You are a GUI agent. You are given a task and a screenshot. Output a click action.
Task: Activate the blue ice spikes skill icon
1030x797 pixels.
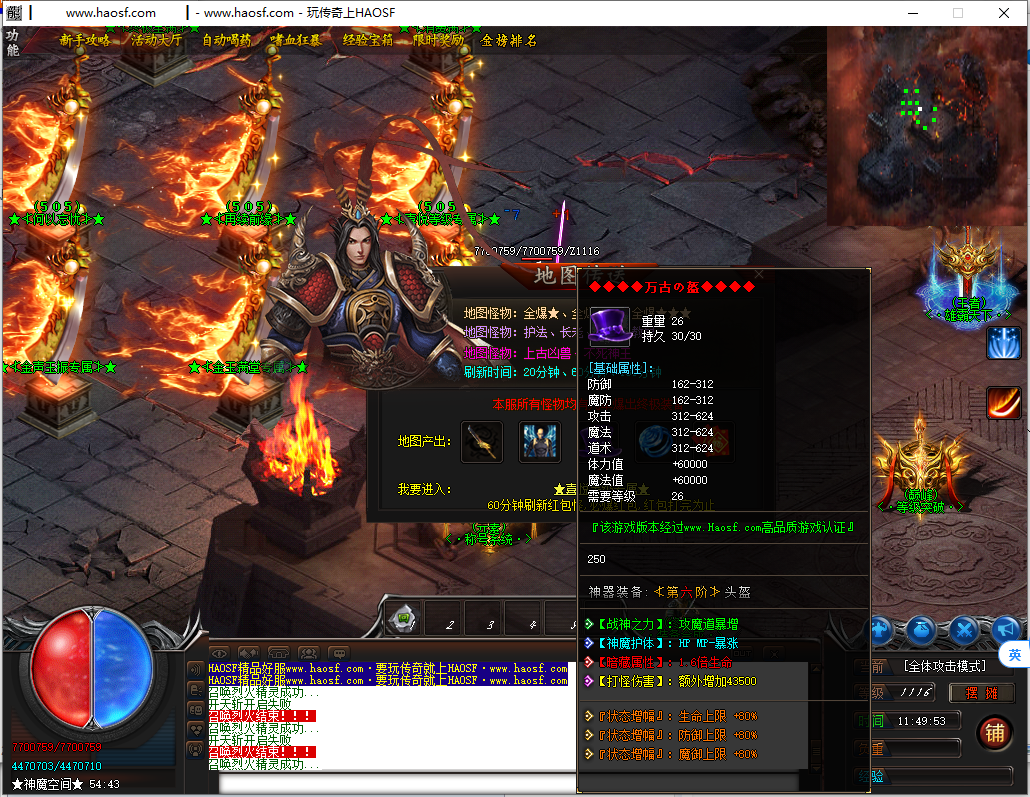(x=1003, y=342)
